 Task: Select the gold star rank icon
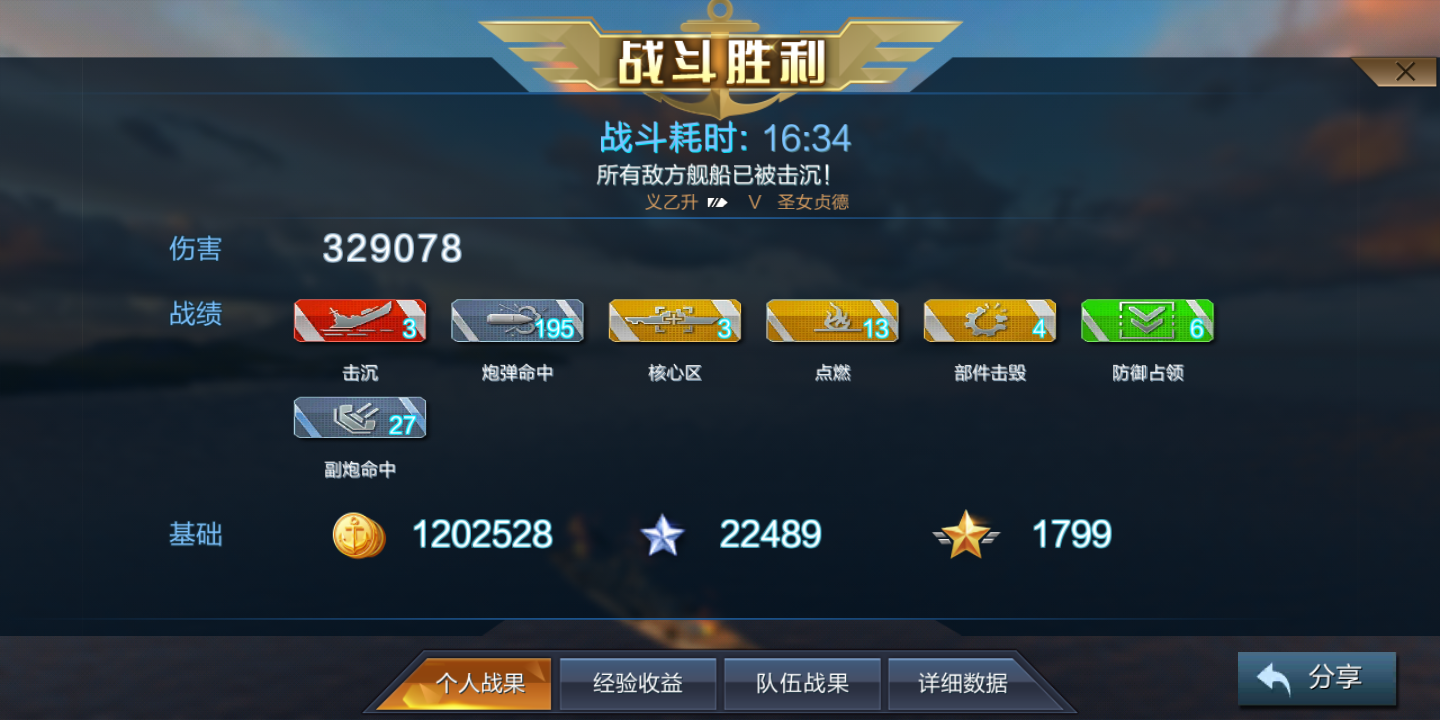(x=966, y=535)
